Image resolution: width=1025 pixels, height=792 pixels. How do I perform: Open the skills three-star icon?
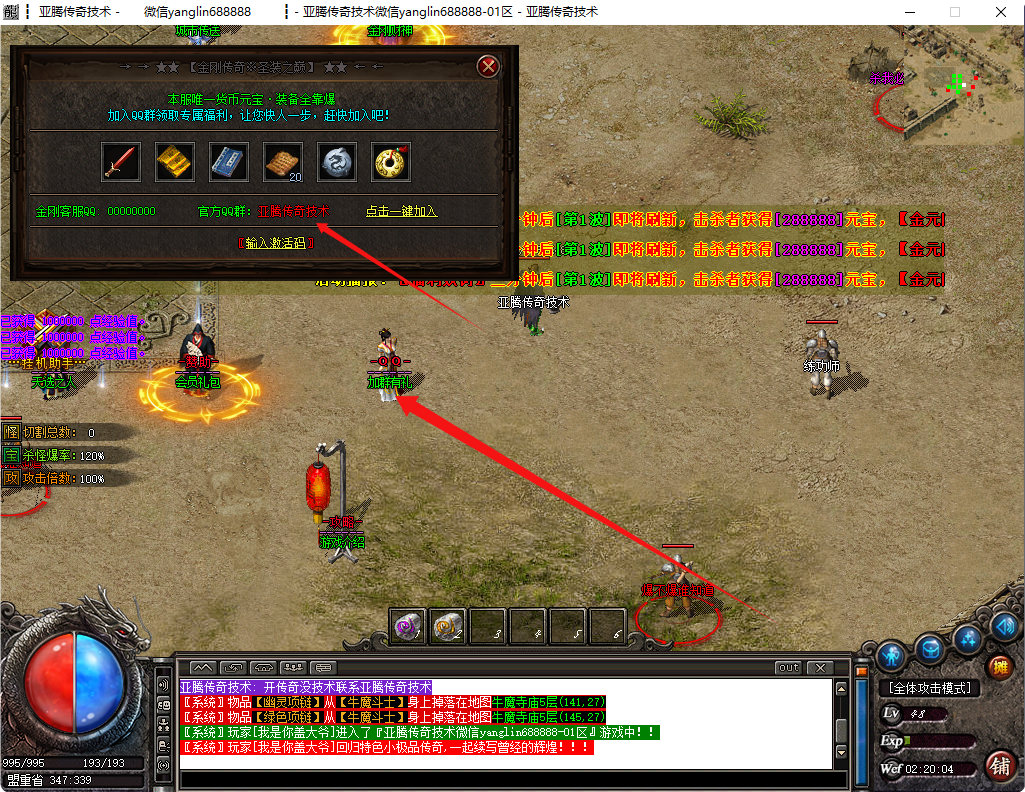968,638
